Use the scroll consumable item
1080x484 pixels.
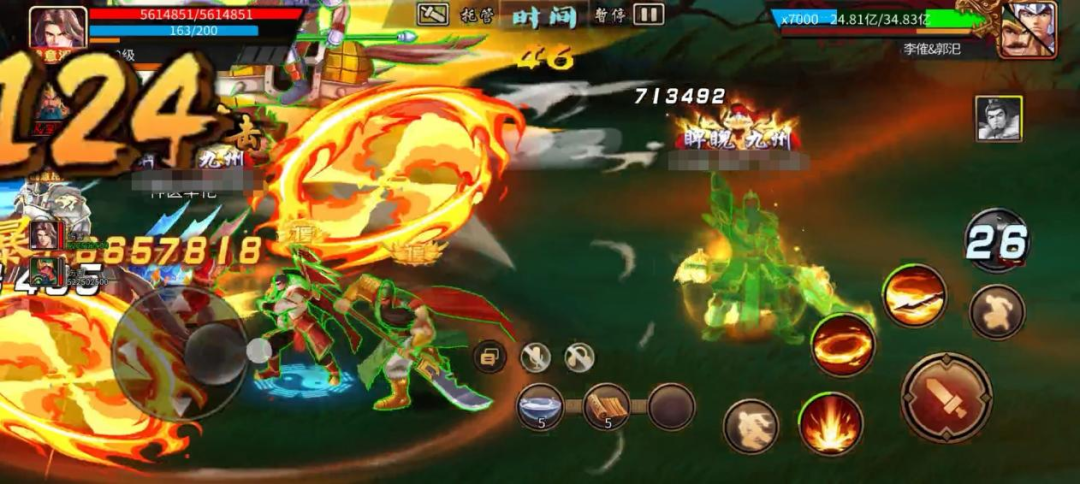point(606,406)
